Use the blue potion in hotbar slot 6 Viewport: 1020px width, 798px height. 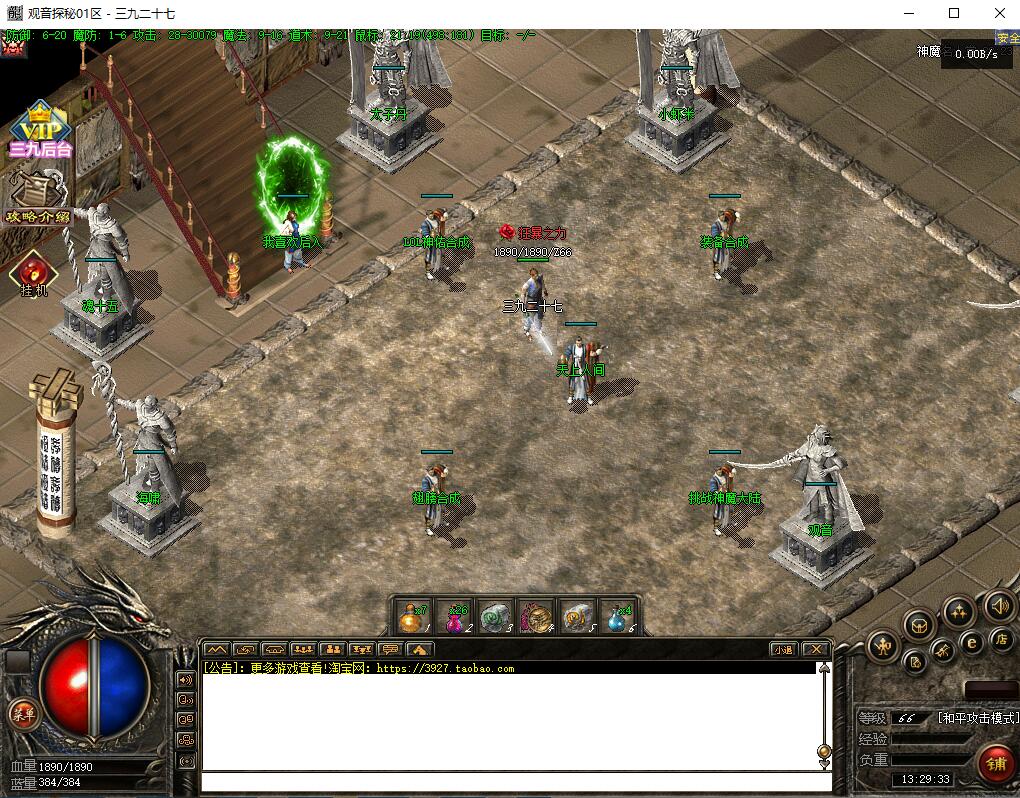click(619, 618)
